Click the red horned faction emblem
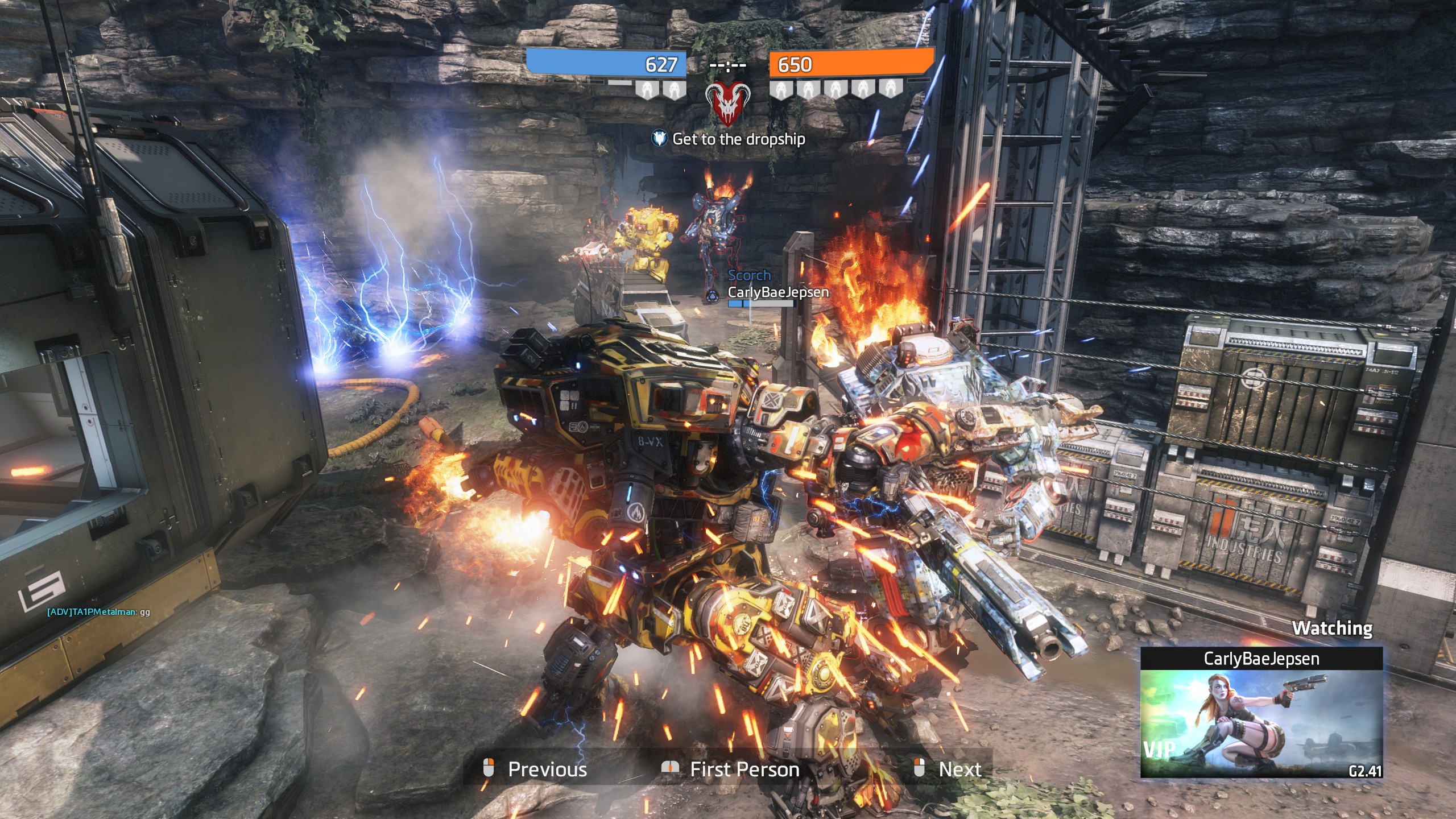The image size is (1456, 819). (727, 103)
